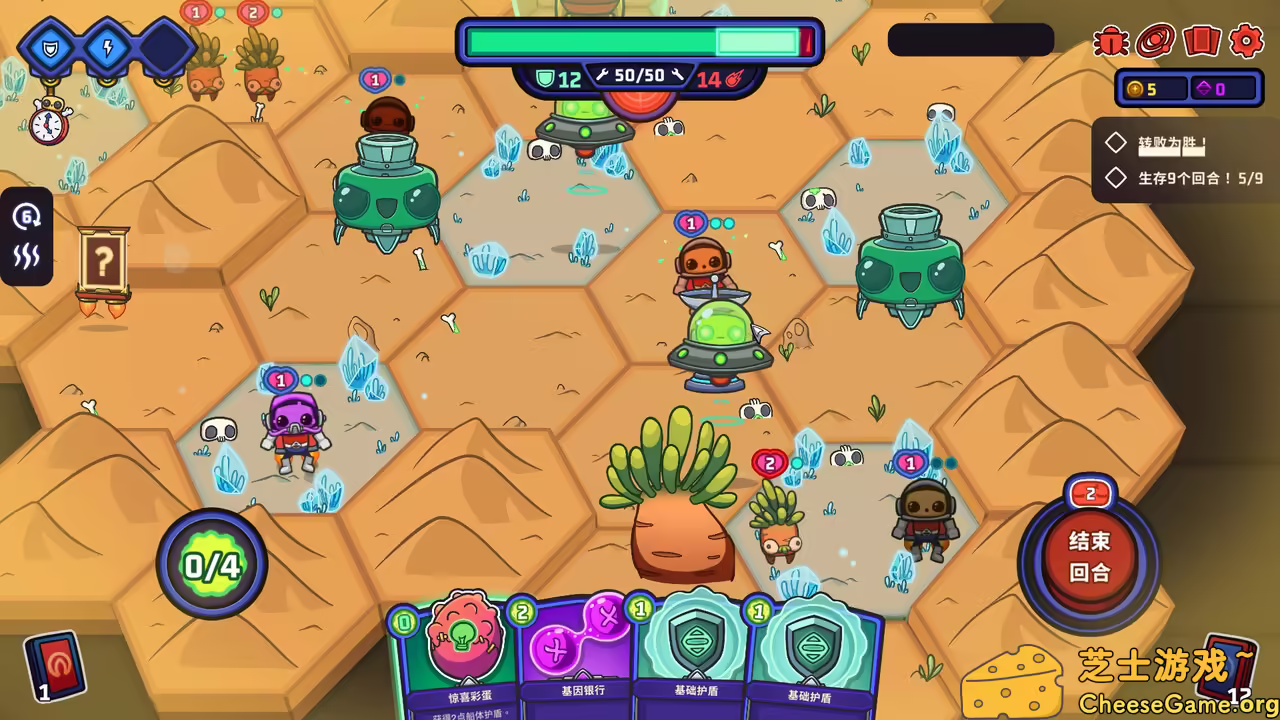Open the mystery question mark poster
The height and width of the screenshot is (720, 1280).
click(x=103, y=262)
